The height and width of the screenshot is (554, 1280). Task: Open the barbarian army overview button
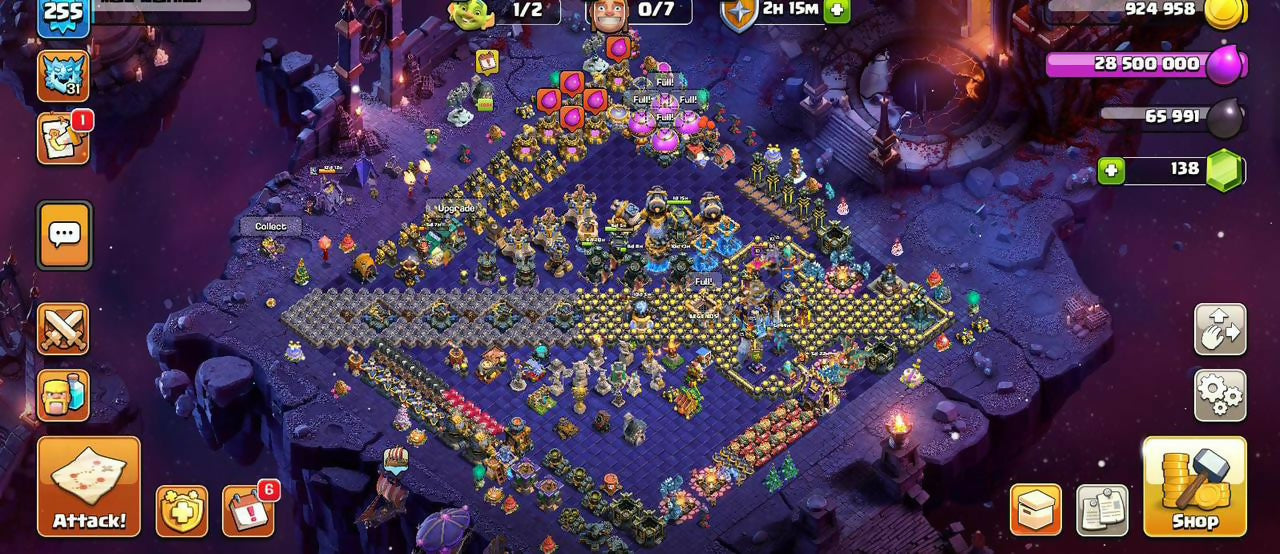tap(63, 395)
